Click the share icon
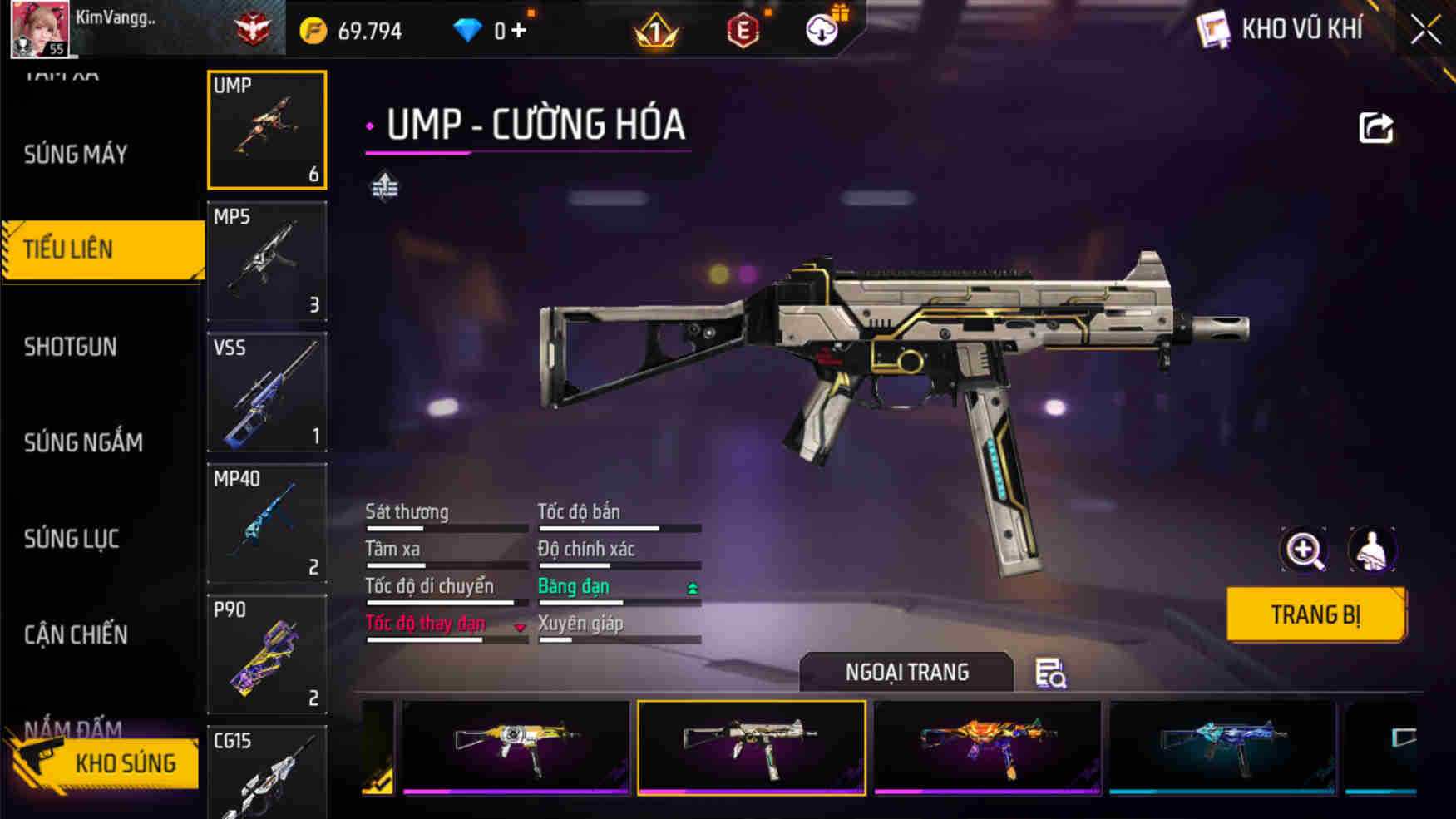 coord(1375,128)
